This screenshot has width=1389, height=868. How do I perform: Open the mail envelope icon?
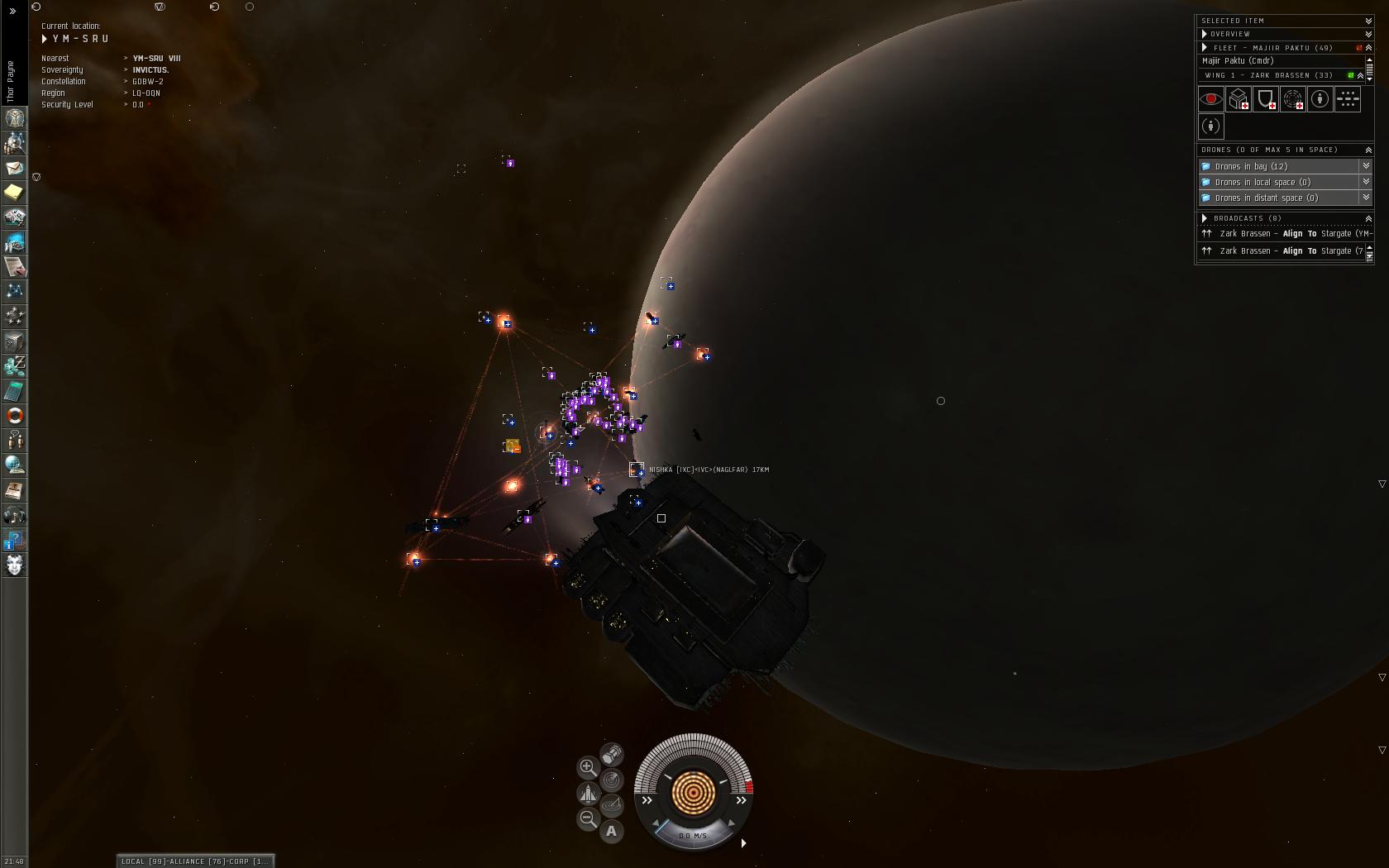pyautogui.click(x=14, y=168)
